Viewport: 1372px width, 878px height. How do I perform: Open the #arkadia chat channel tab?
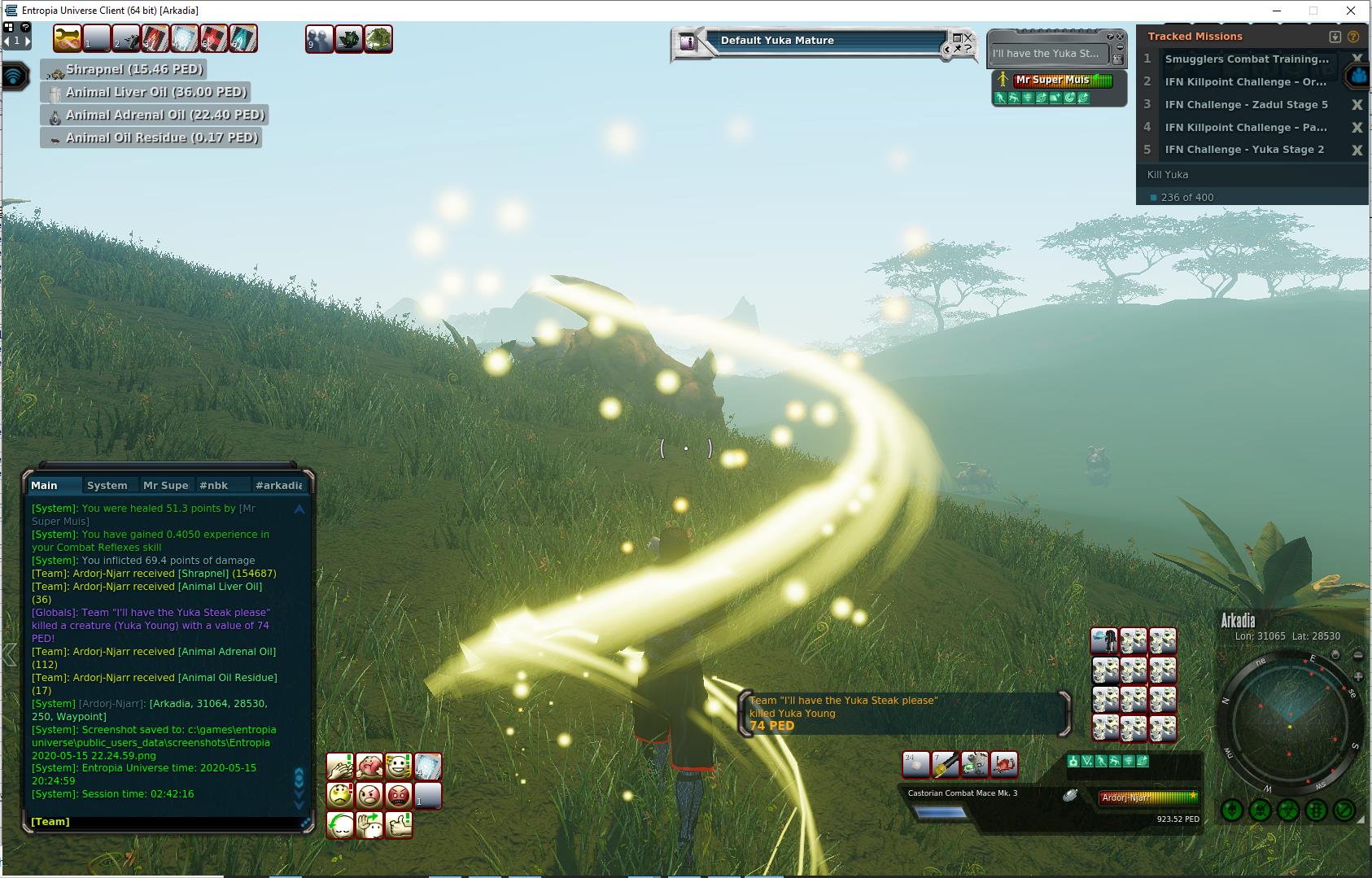278,485
